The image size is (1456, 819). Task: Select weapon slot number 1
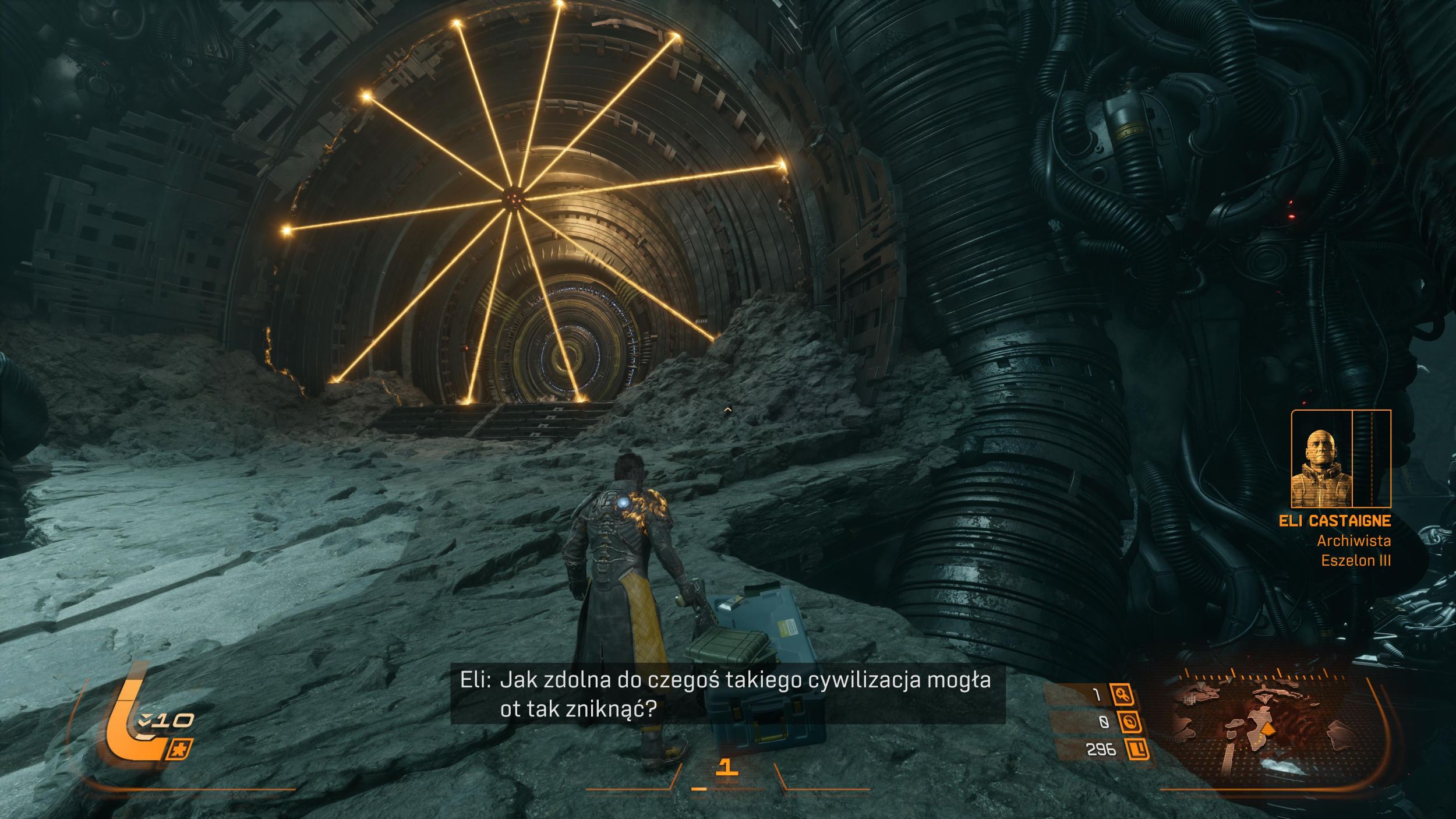pyautogui.click(x=726, y=767)
